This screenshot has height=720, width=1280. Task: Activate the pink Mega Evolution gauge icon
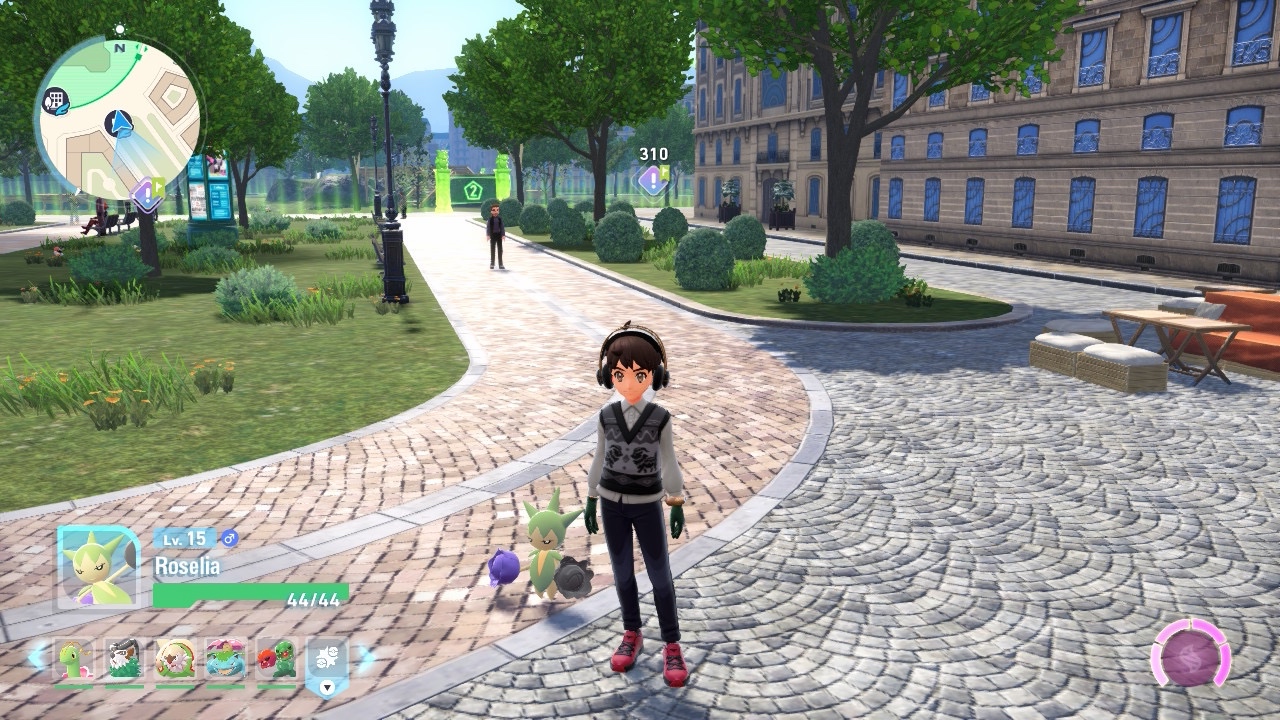1190,656
